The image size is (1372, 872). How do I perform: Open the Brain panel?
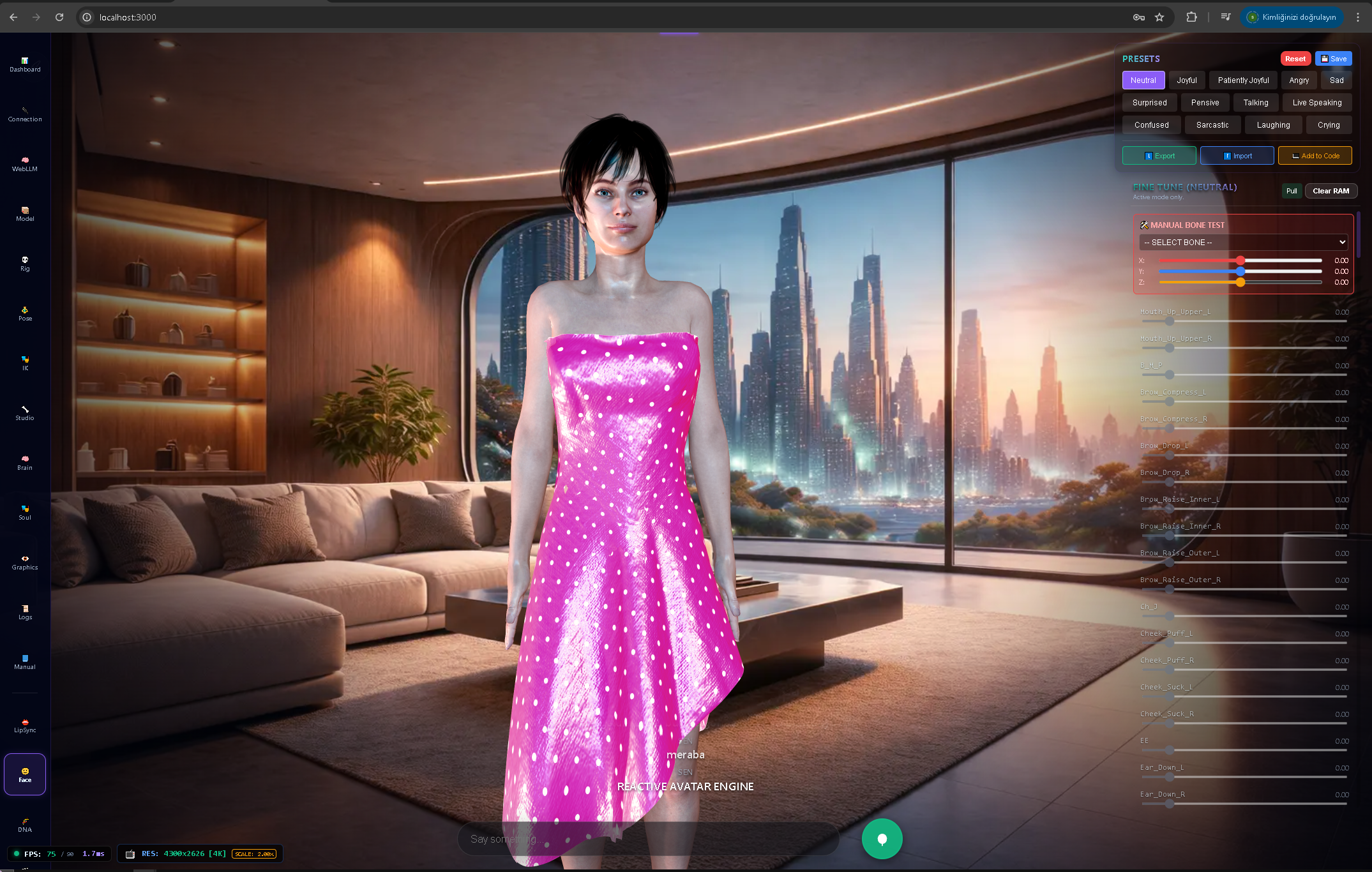[x=24, y=462]
